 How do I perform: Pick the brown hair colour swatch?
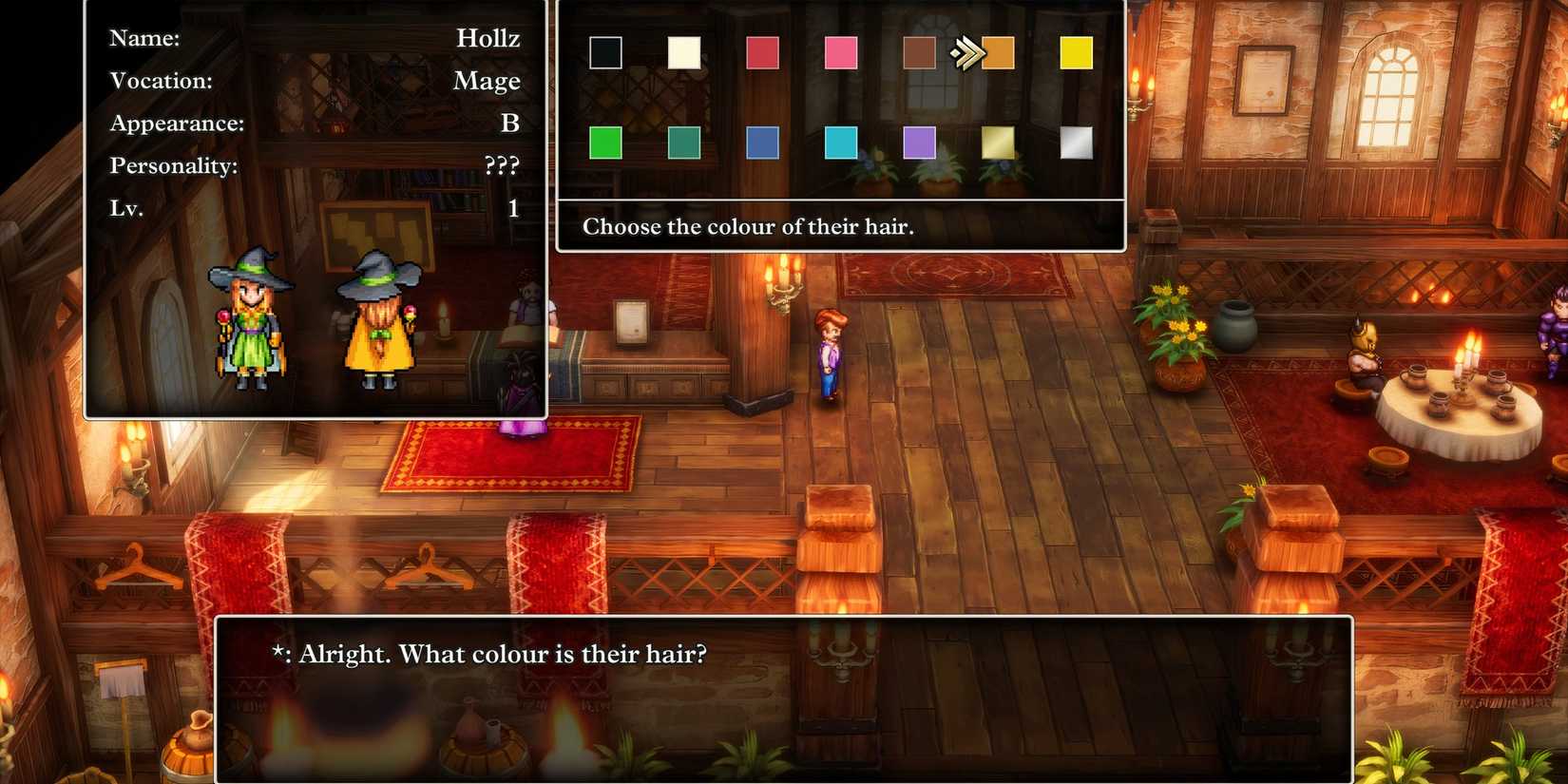[919, 54]
